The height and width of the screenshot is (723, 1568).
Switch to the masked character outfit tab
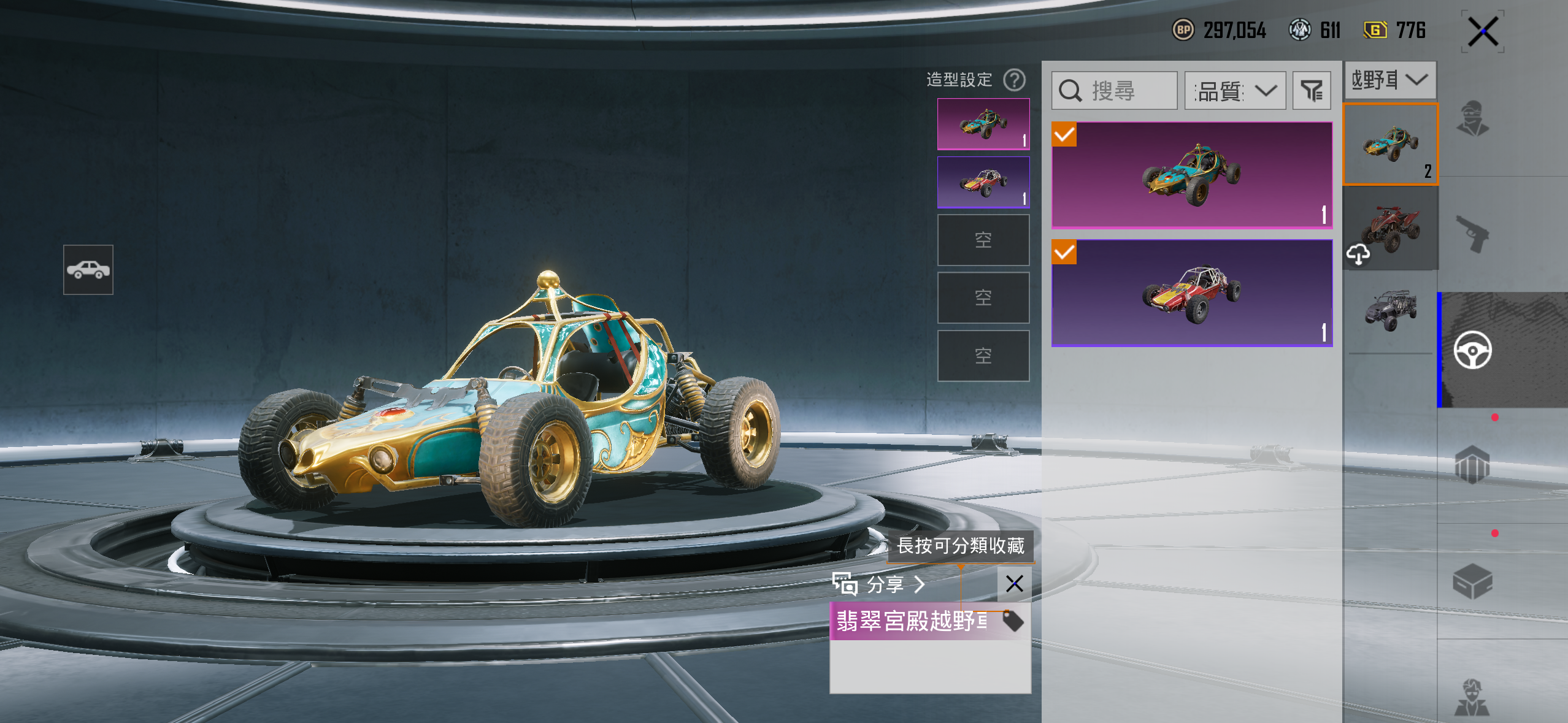pos(1472,118)
